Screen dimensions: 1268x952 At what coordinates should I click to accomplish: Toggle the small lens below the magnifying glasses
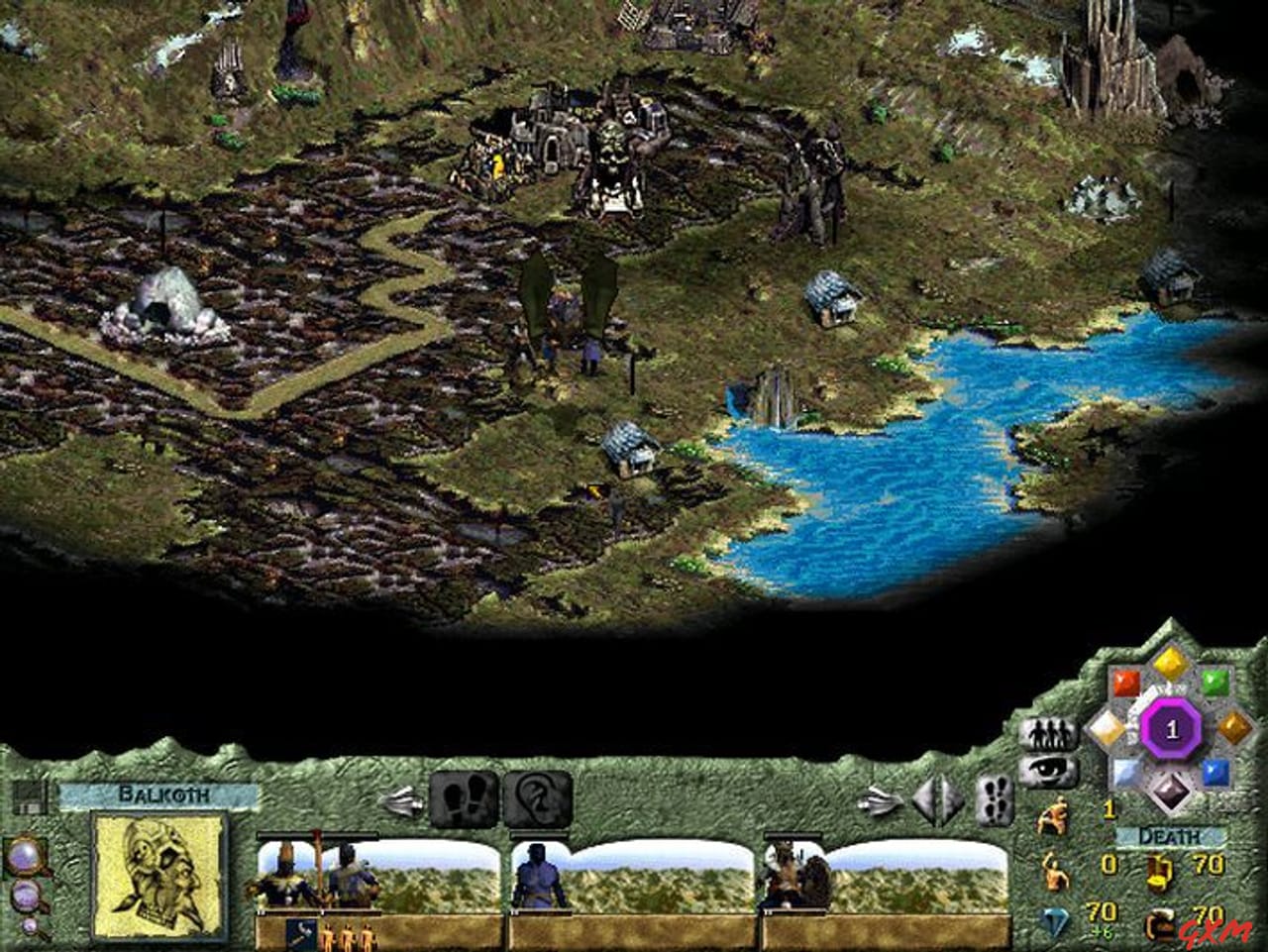click(x=30, y=928)
